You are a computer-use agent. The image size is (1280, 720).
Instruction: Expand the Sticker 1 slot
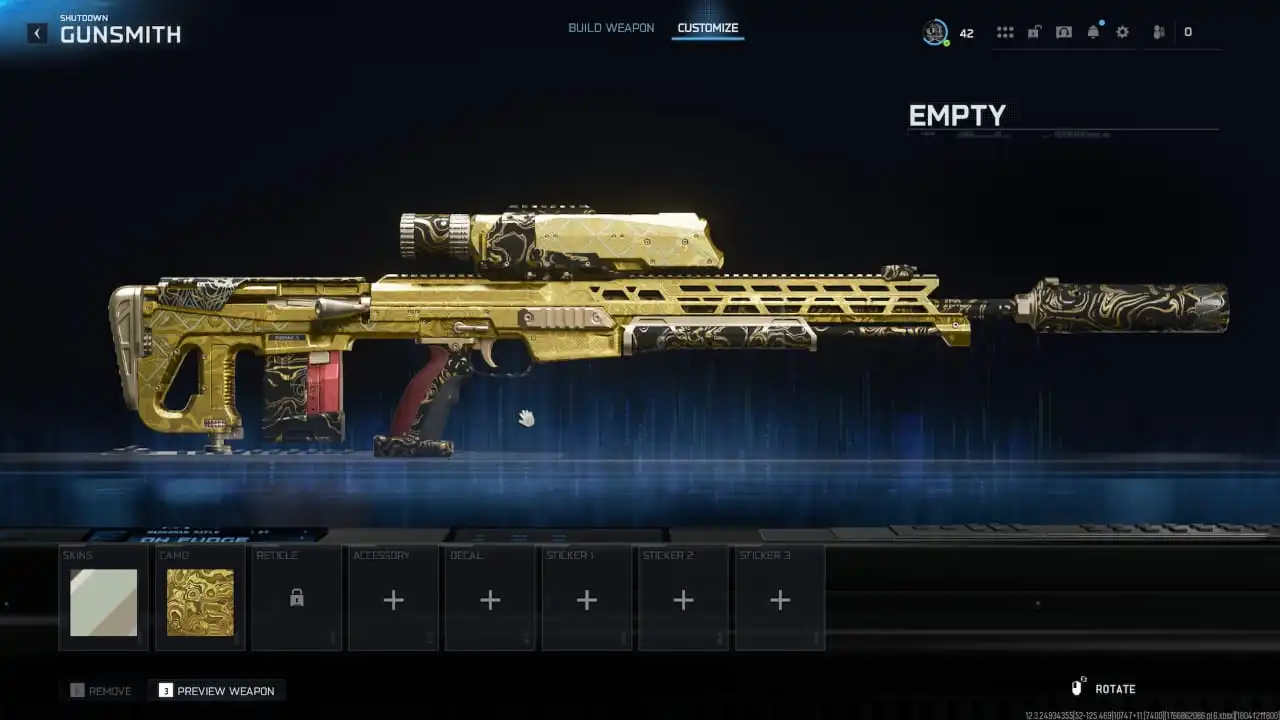pos(586,598)
